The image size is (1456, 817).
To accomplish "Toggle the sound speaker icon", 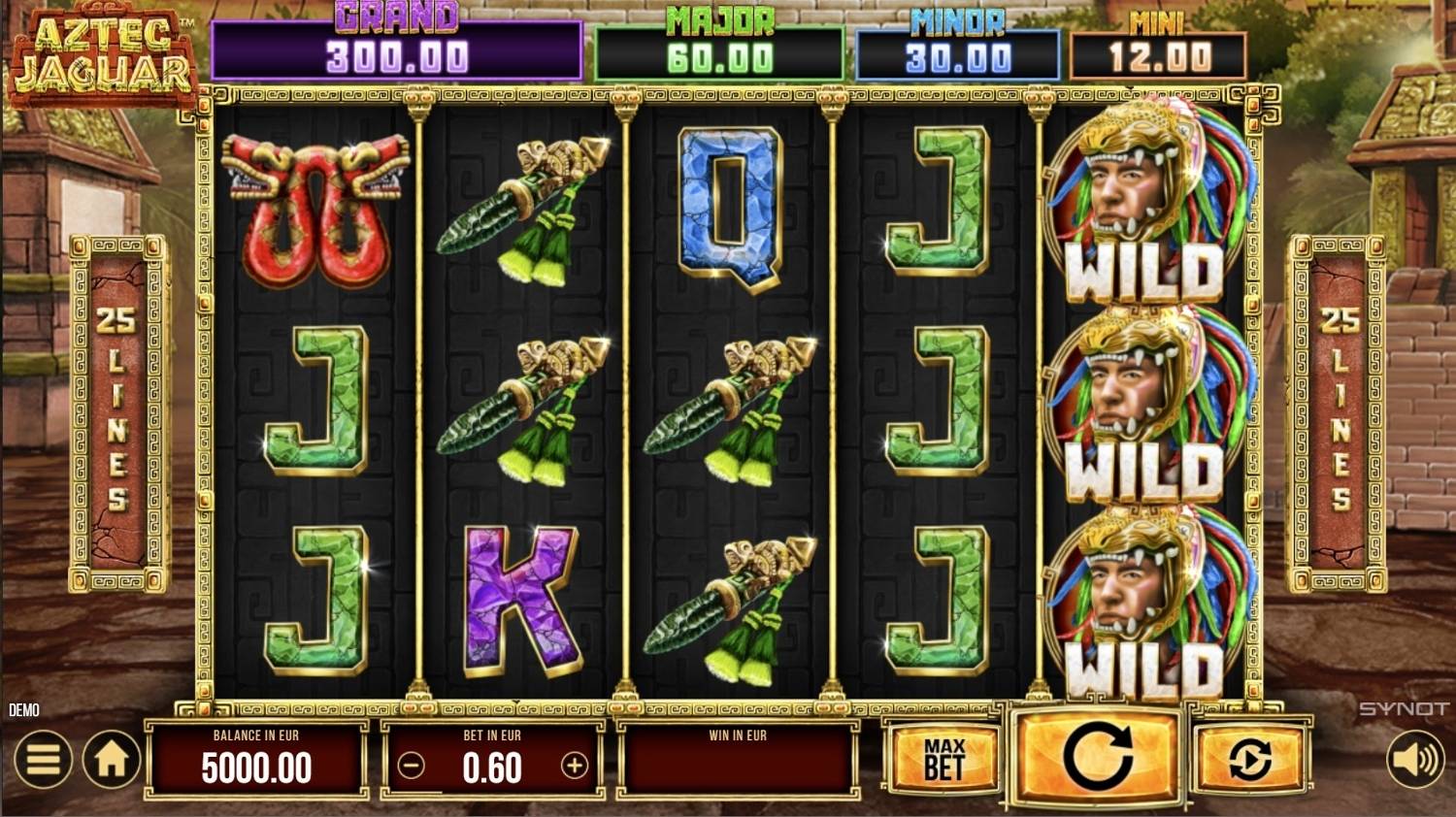I will 1415,760.
